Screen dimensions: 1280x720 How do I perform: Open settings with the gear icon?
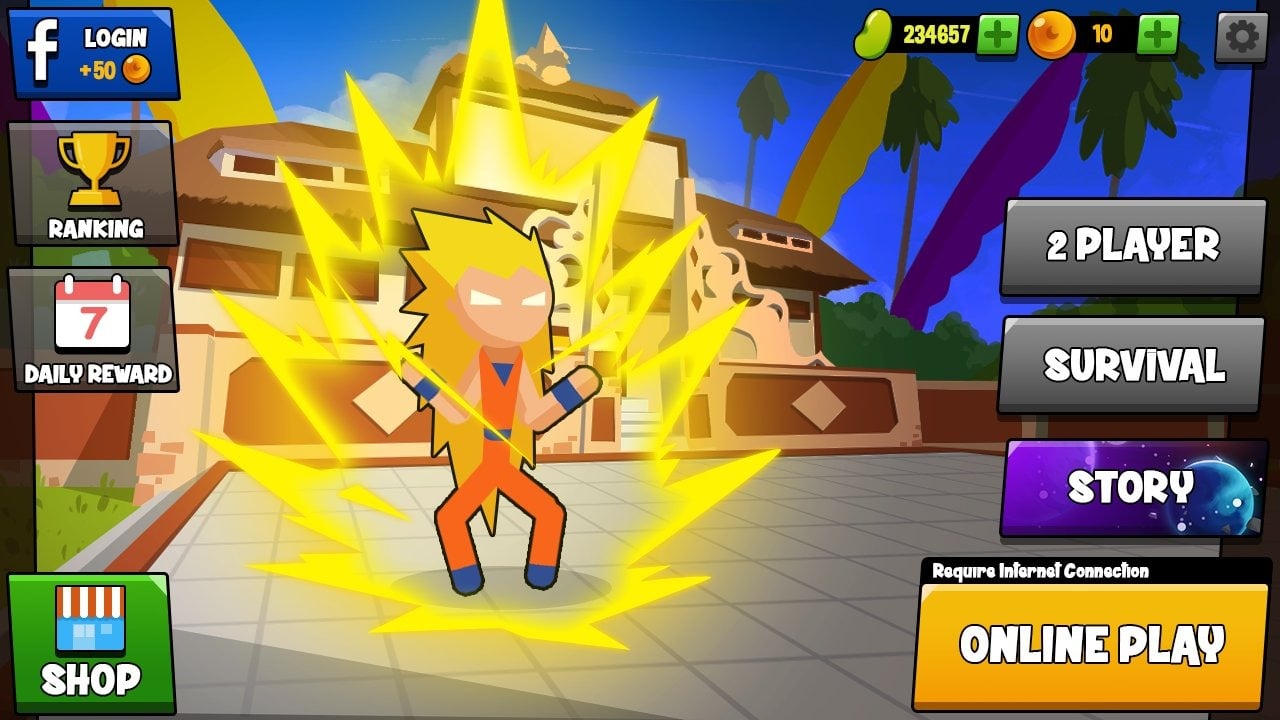point(1241,37)
